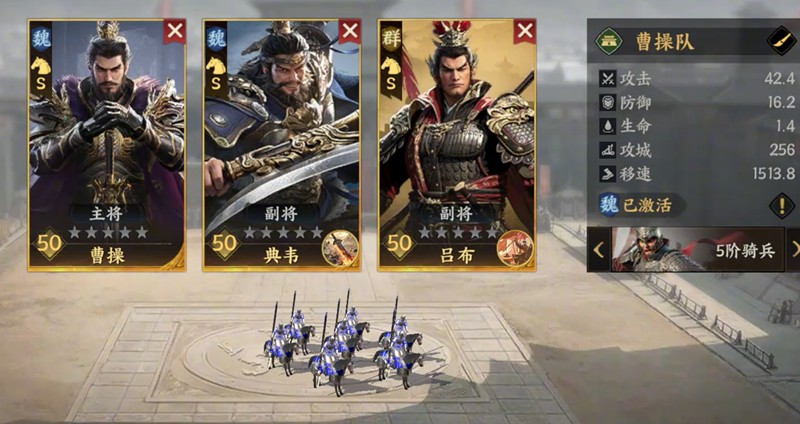Select the 典韦 deputy general card
The width and height of the screenshot is (800, 424).
tap(280, 140)
